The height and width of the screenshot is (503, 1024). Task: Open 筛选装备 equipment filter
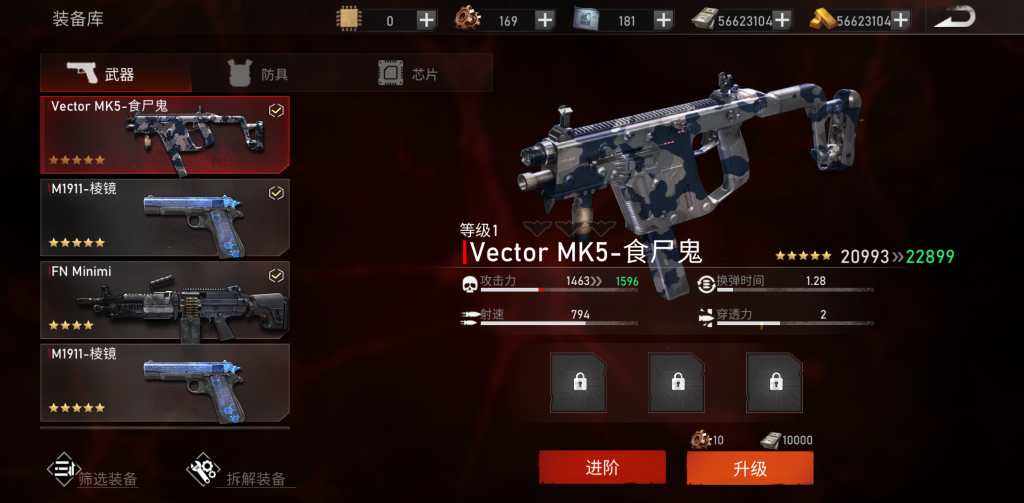[x=93, y=473]
